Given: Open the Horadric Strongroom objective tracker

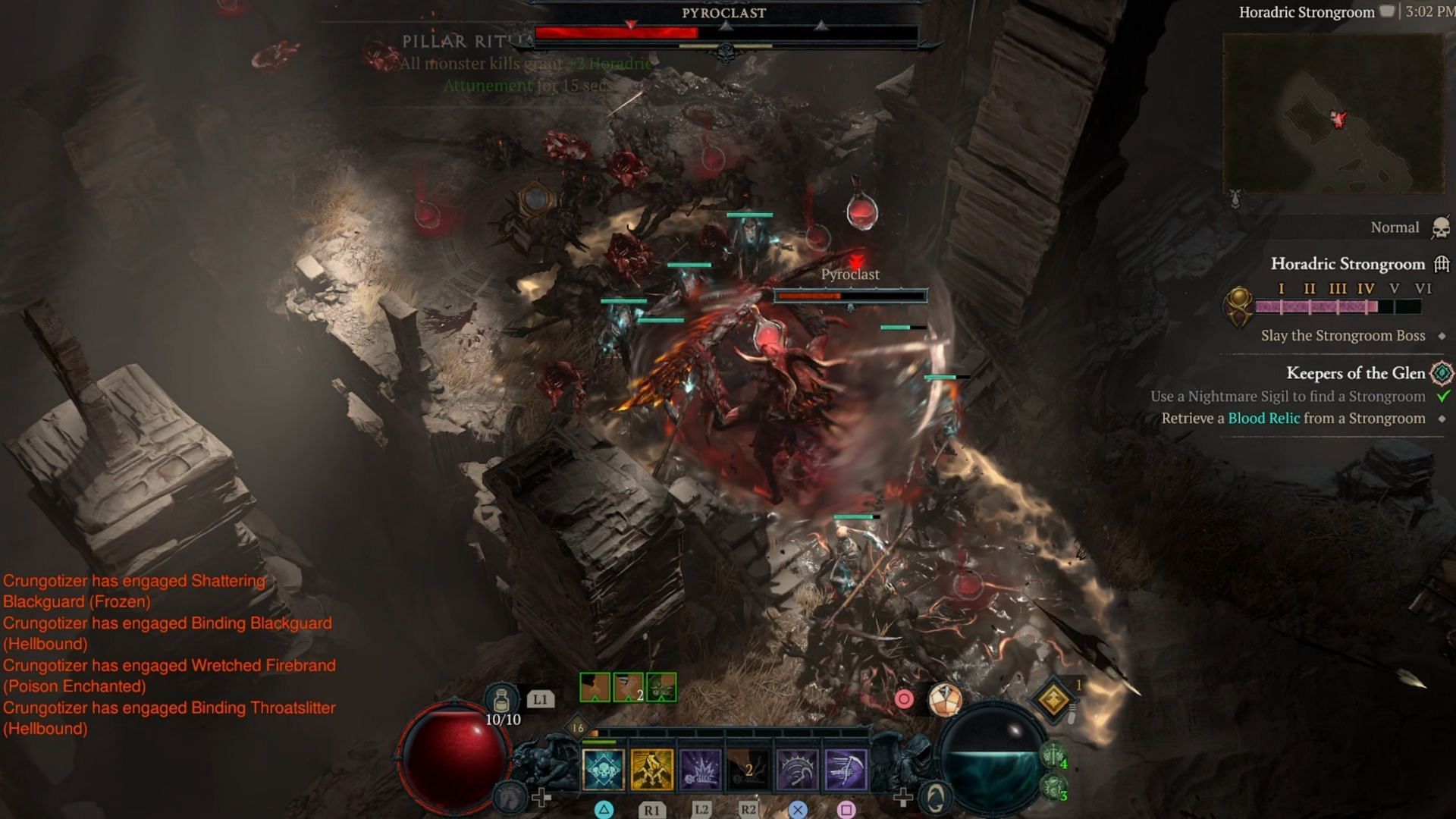Looking at the screenshot, I should click(1348, 264).
